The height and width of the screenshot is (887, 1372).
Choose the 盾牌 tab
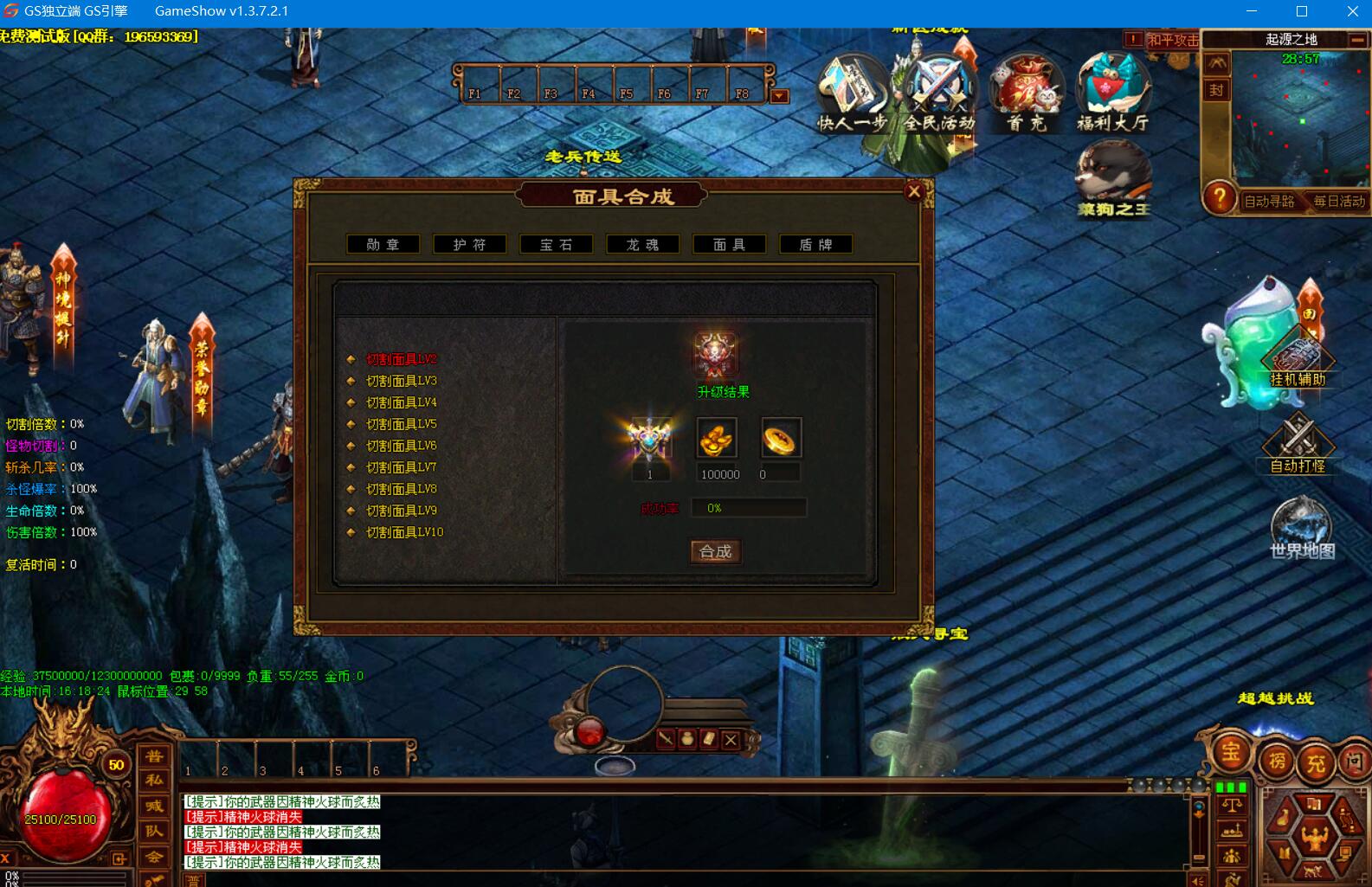pyautogui.click(x=815, y=245)
